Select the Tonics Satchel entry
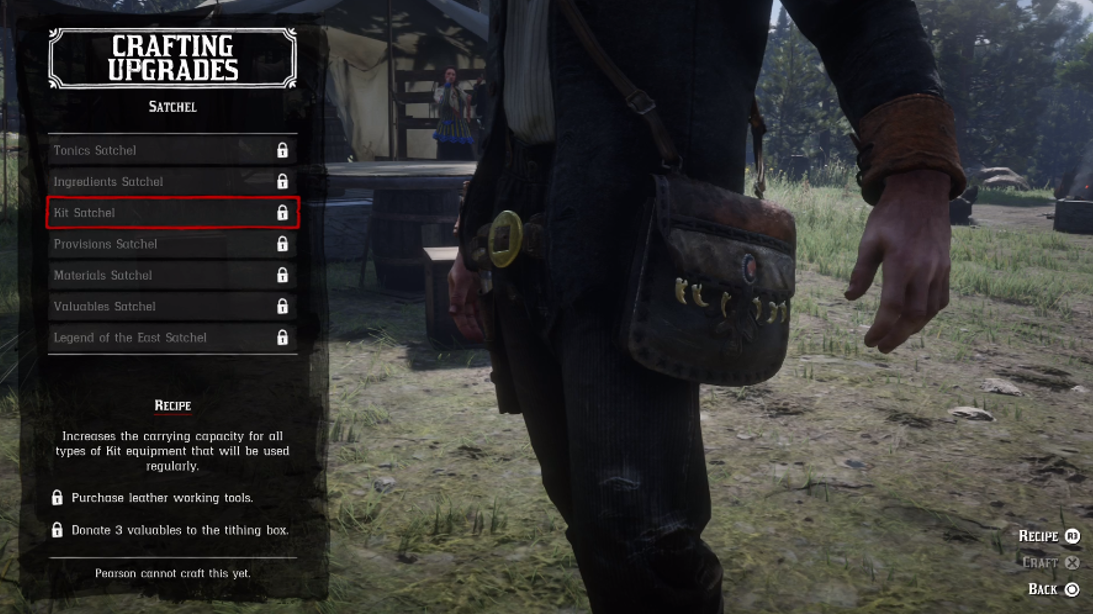This screenshot has height=614, width=1093. [x=172, y=150]
